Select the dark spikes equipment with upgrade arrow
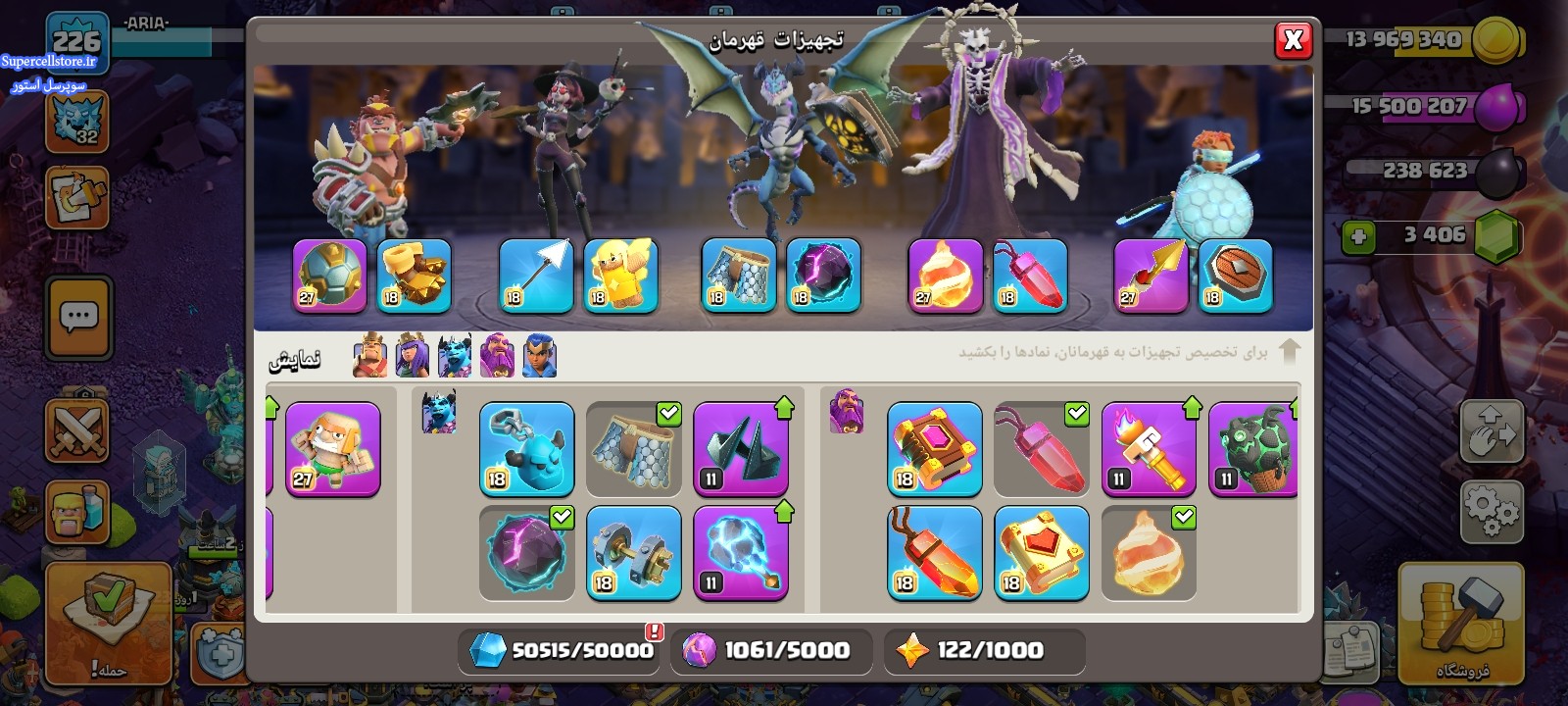The width and height of the screenshot is (1568, 706). pos(740,449)
